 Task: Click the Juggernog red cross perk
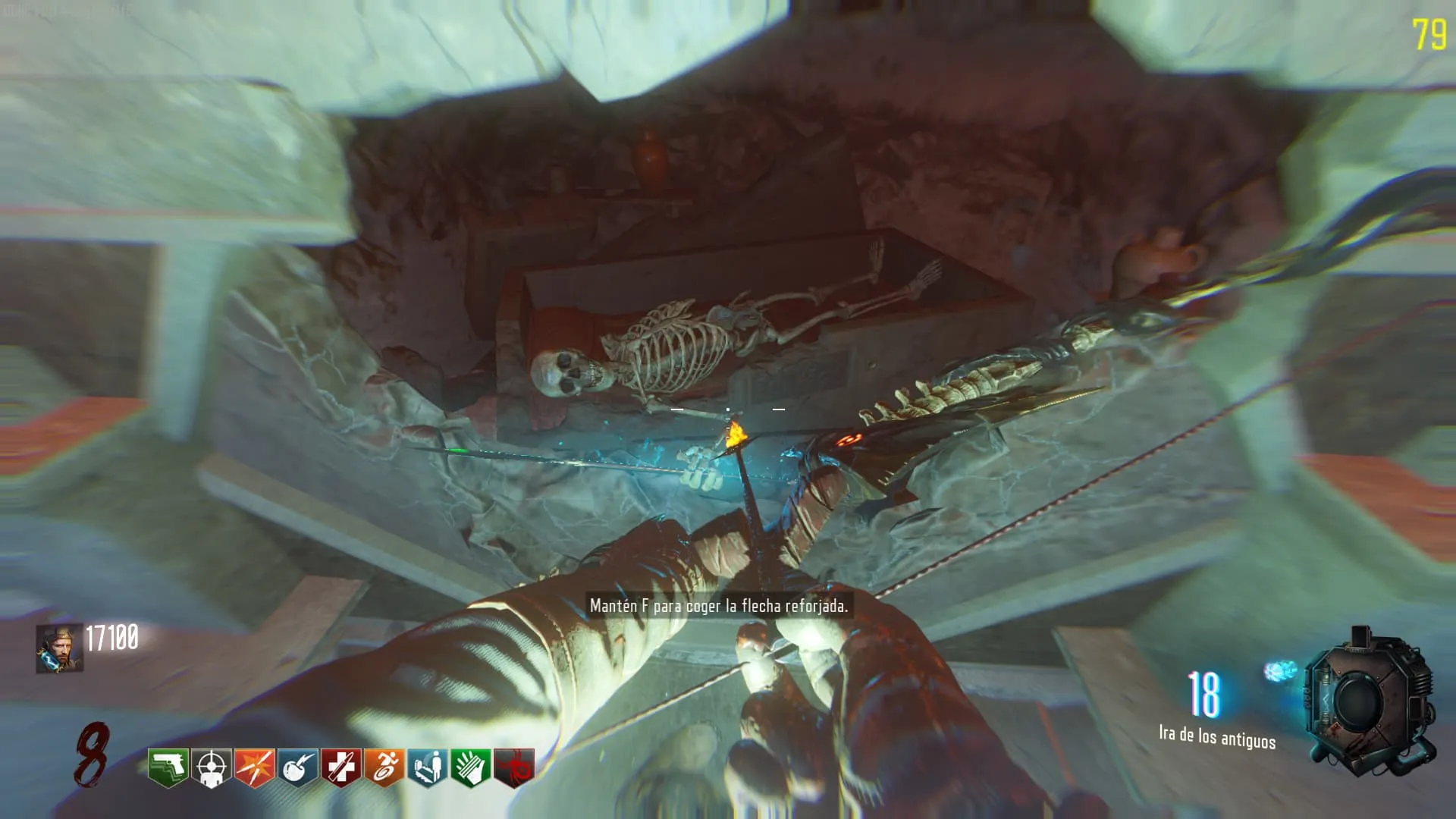pos(341,767)
